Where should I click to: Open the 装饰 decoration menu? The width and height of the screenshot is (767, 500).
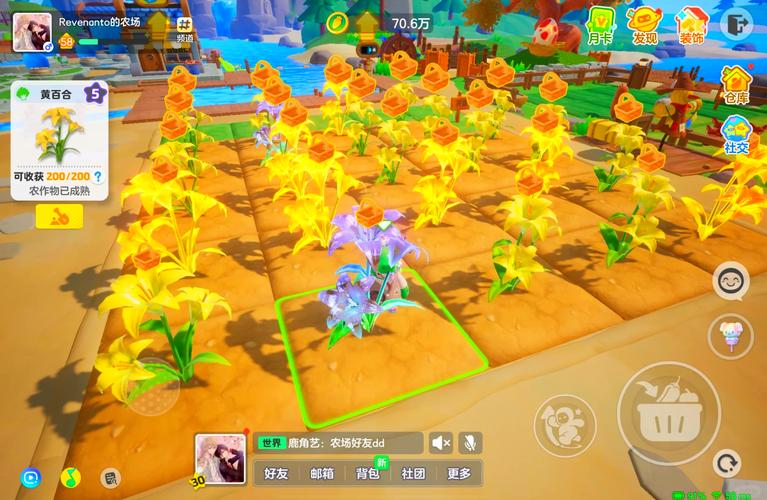coord(691,24)
